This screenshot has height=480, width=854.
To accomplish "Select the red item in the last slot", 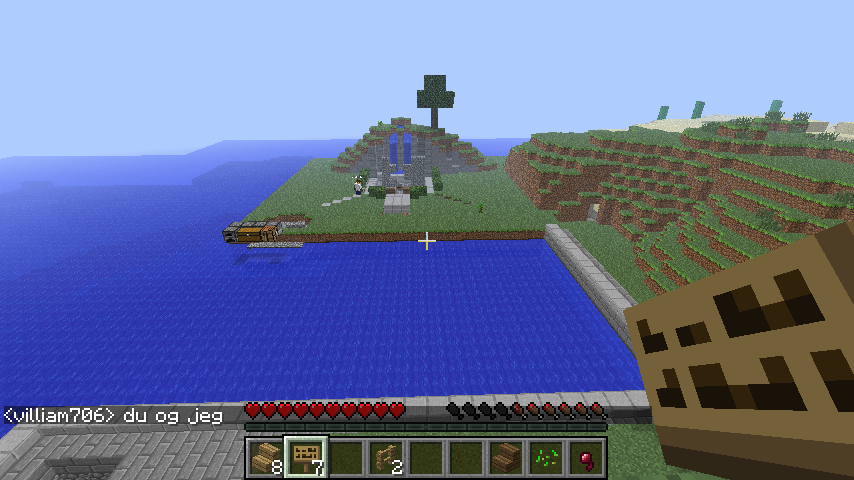I will tap(585, 458).
